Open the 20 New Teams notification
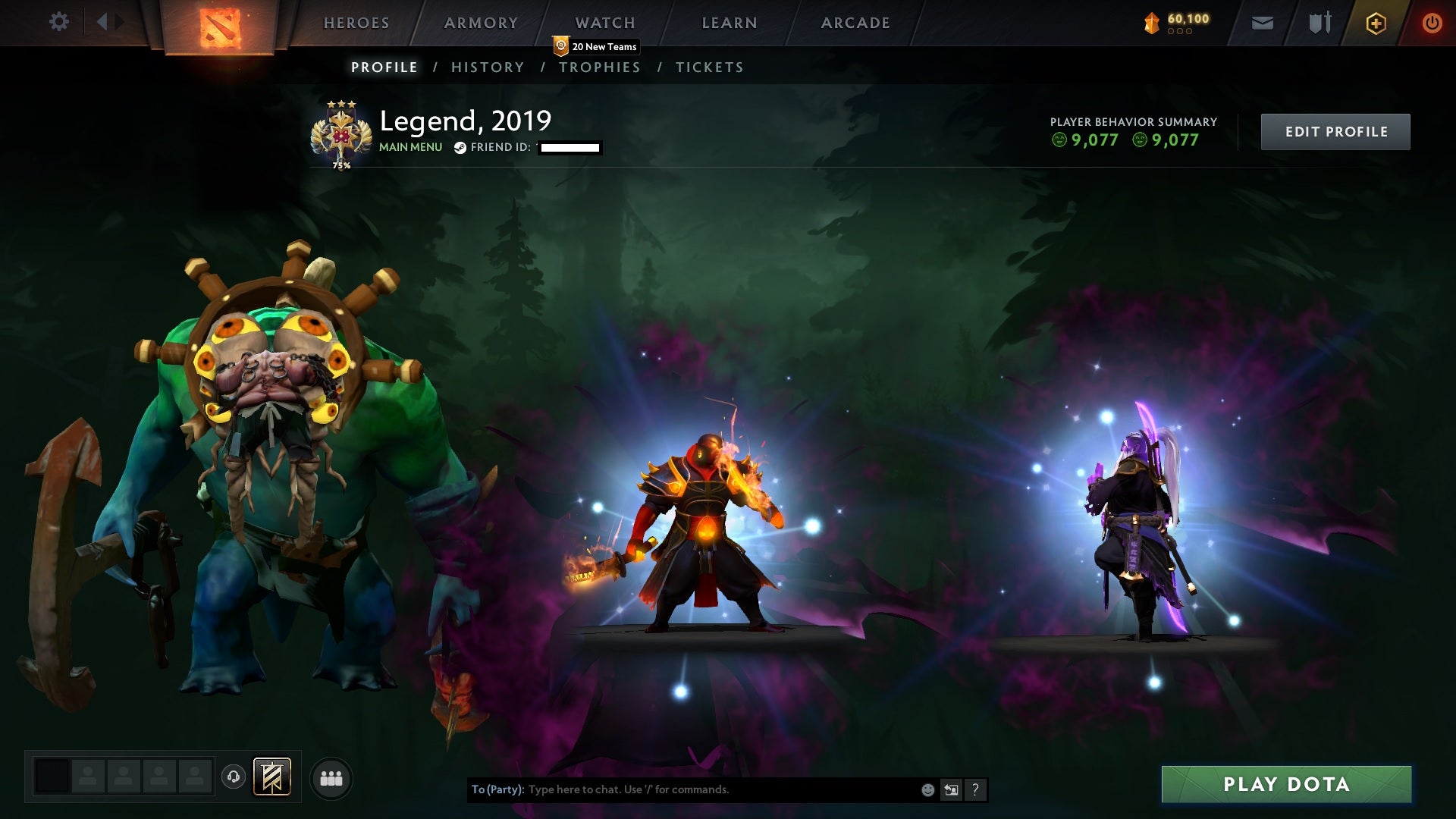The image size is (1456, 819). point(595,46)
